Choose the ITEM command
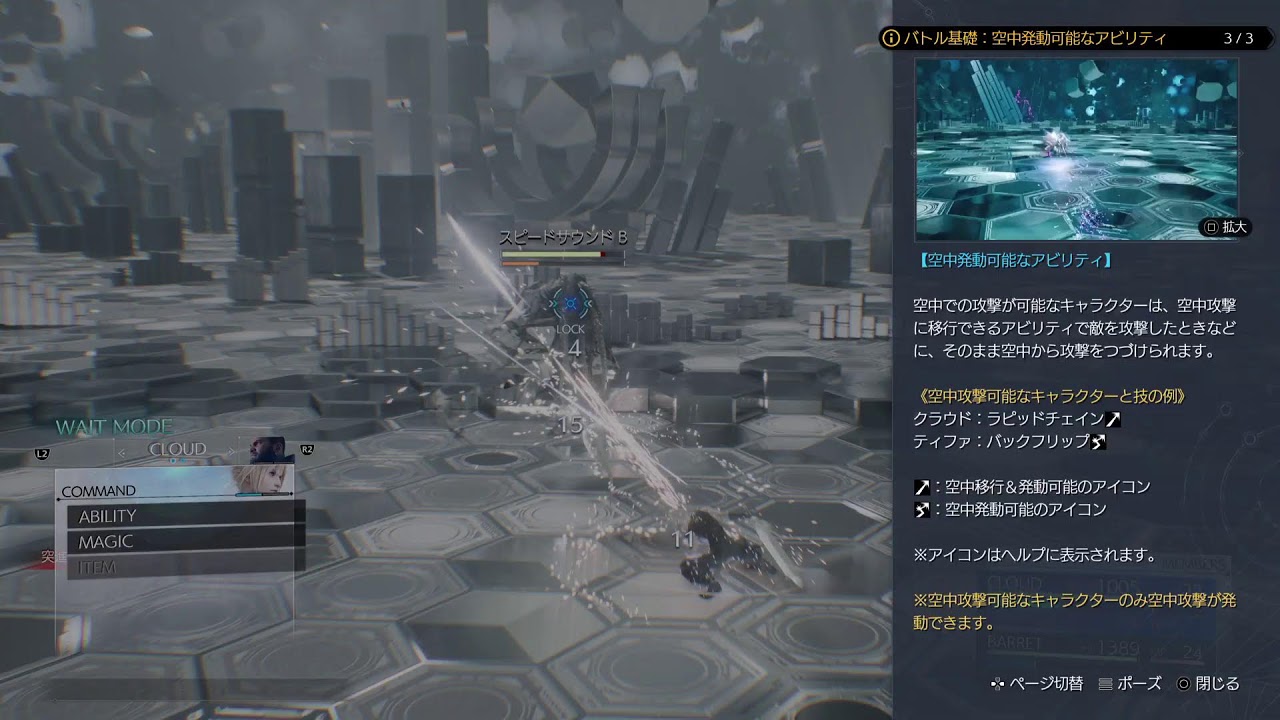 coord(185,568)
